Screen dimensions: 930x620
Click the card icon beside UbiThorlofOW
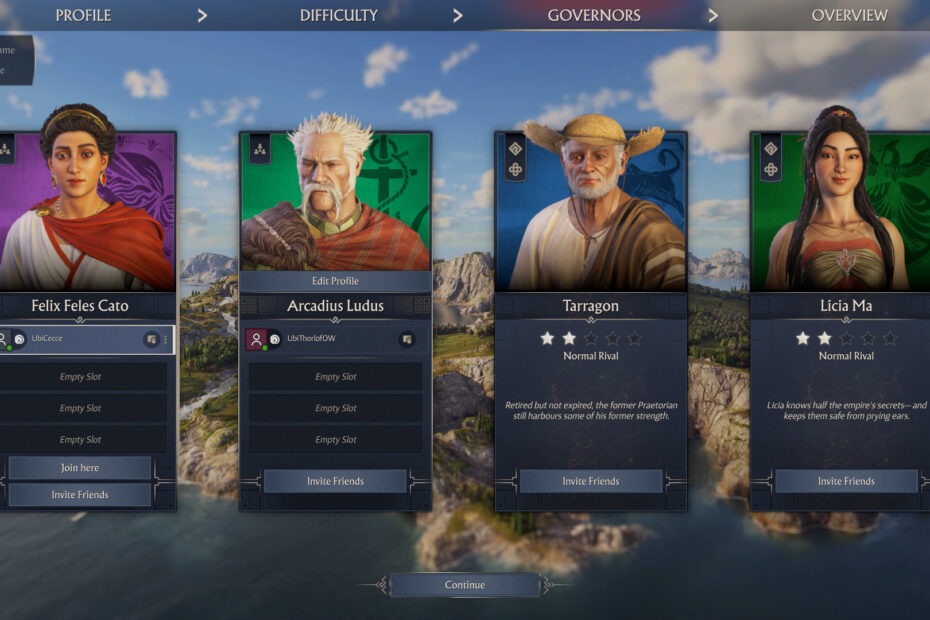[407, 340]
